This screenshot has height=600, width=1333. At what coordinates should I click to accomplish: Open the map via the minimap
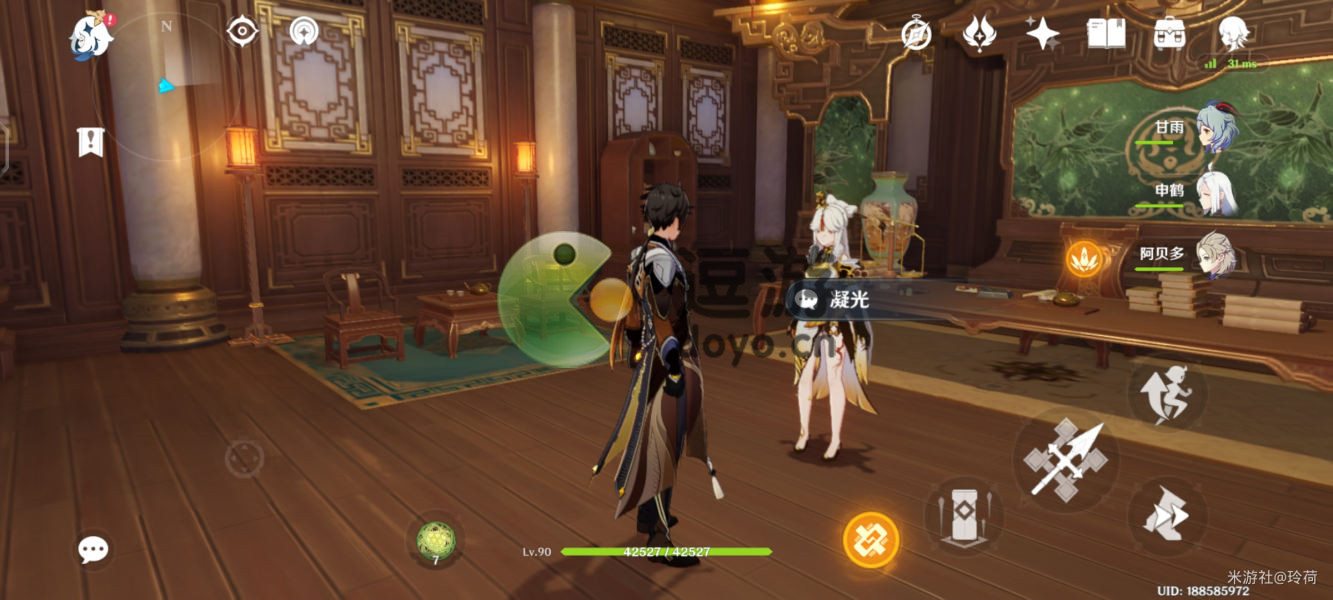(166, 85)
